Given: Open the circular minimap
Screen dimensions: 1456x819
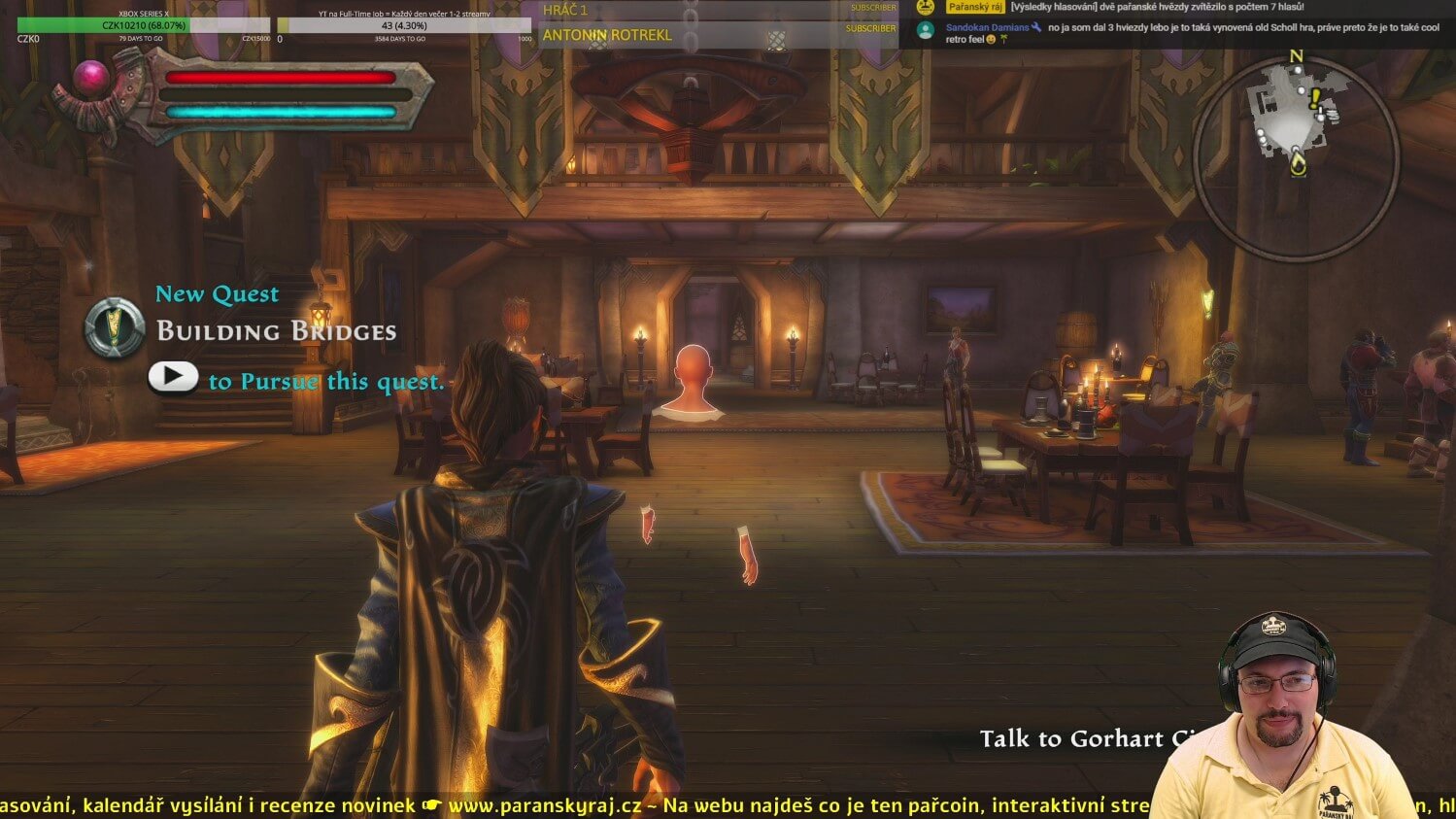Looking at the screenshot, I should 1296,156.
